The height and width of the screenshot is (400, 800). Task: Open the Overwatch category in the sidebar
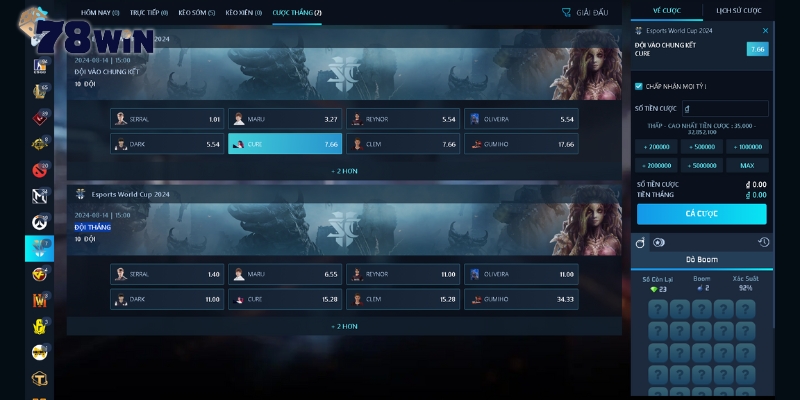pos(39,221)
